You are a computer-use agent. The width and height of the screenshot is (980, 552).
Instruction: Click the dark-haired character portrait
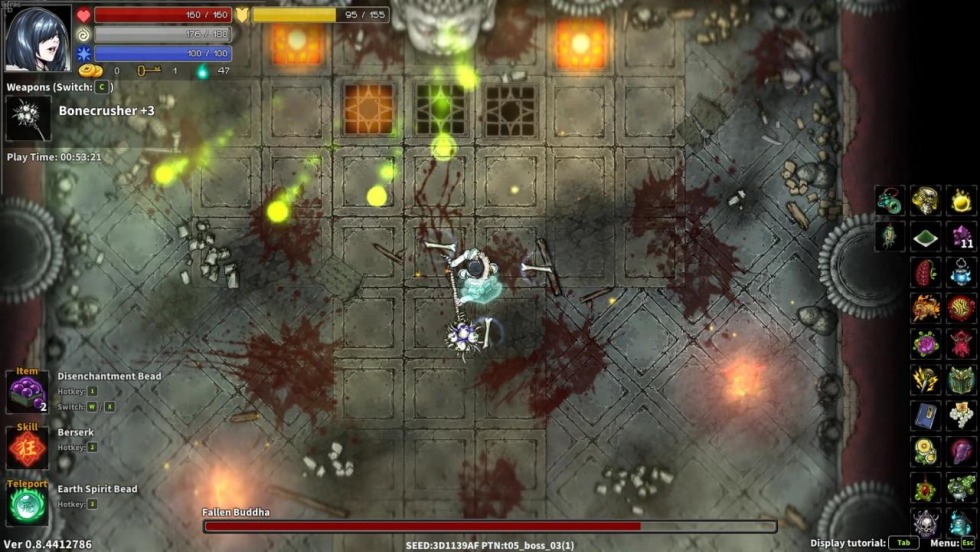click(38, 38)
